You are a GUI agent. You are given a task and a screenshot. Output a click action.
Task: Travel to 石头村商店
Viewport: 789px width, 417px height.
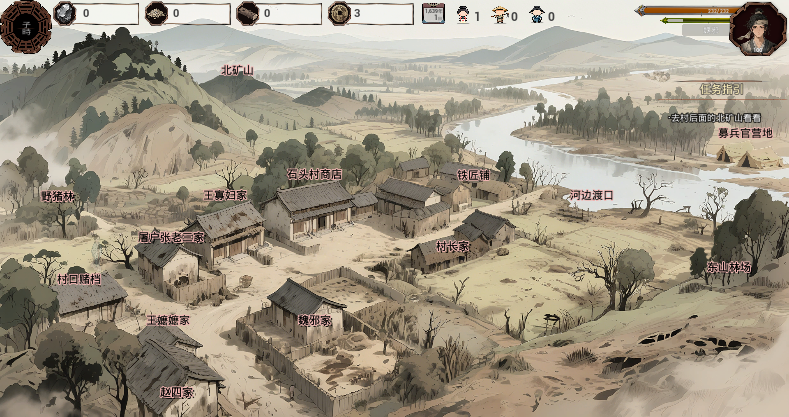[314, 174]
